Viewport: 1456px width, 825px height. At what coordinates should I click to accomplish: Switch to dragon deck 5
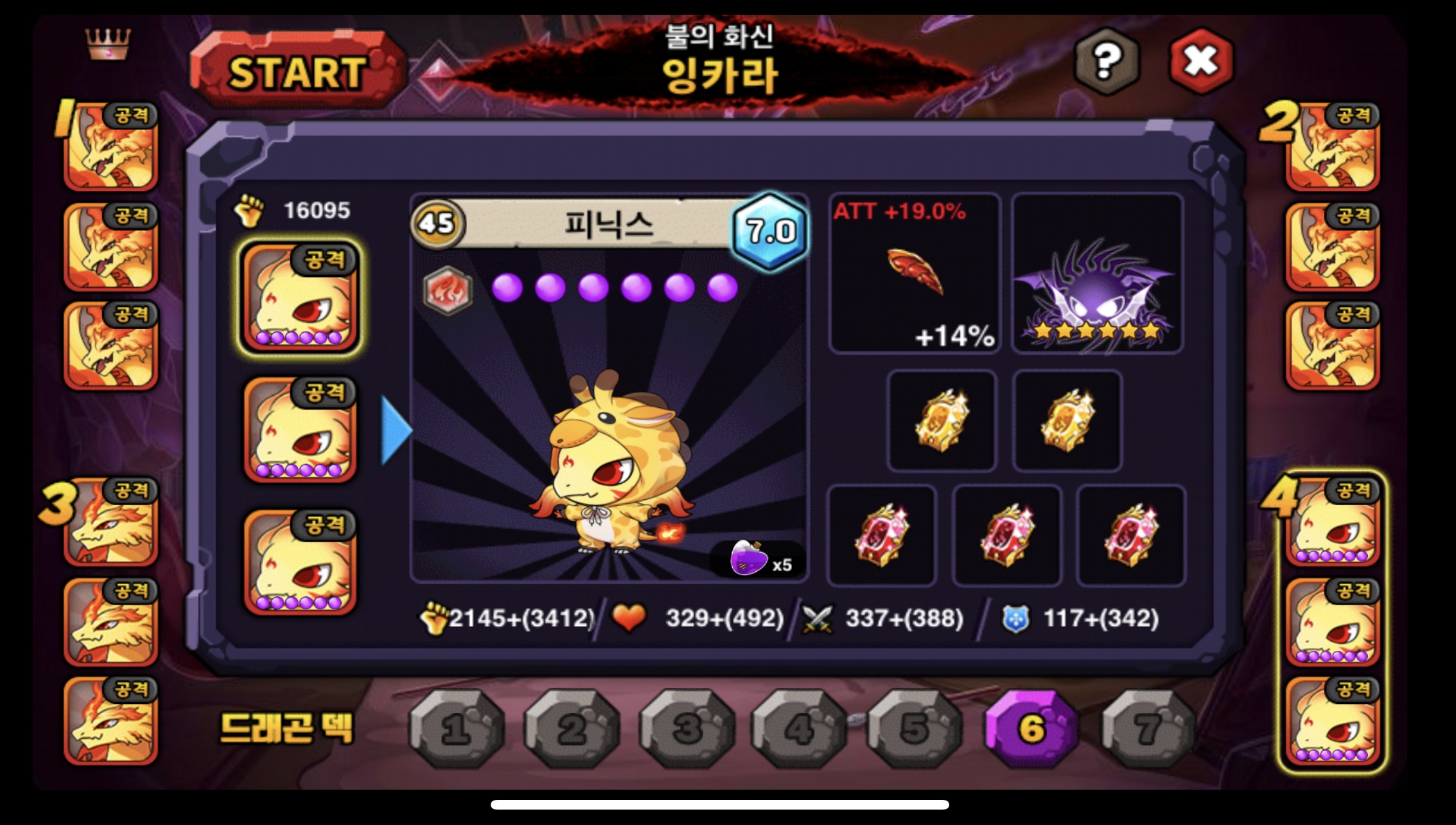pos(915,729)
